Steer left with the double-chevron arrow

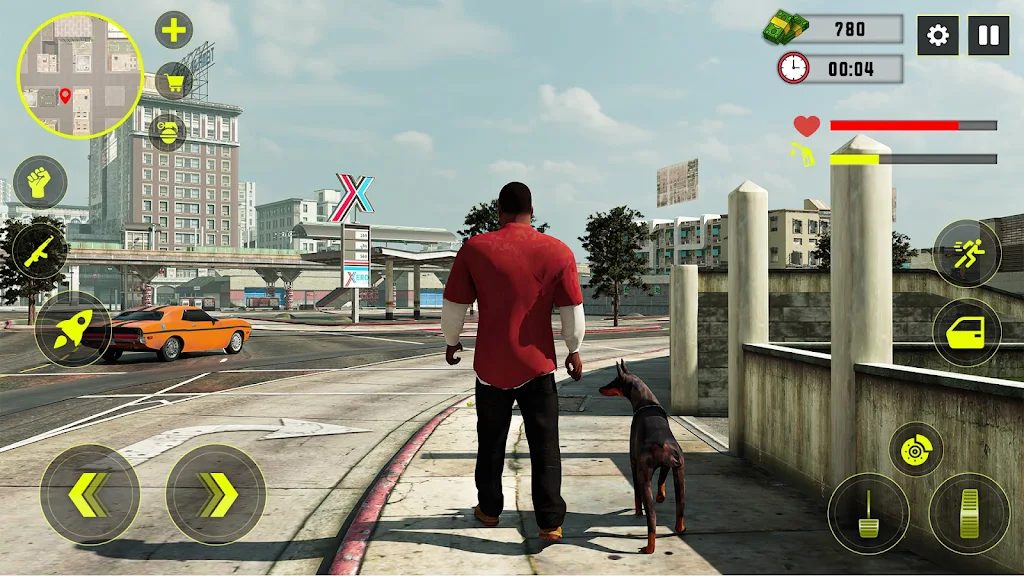point(90,494)
